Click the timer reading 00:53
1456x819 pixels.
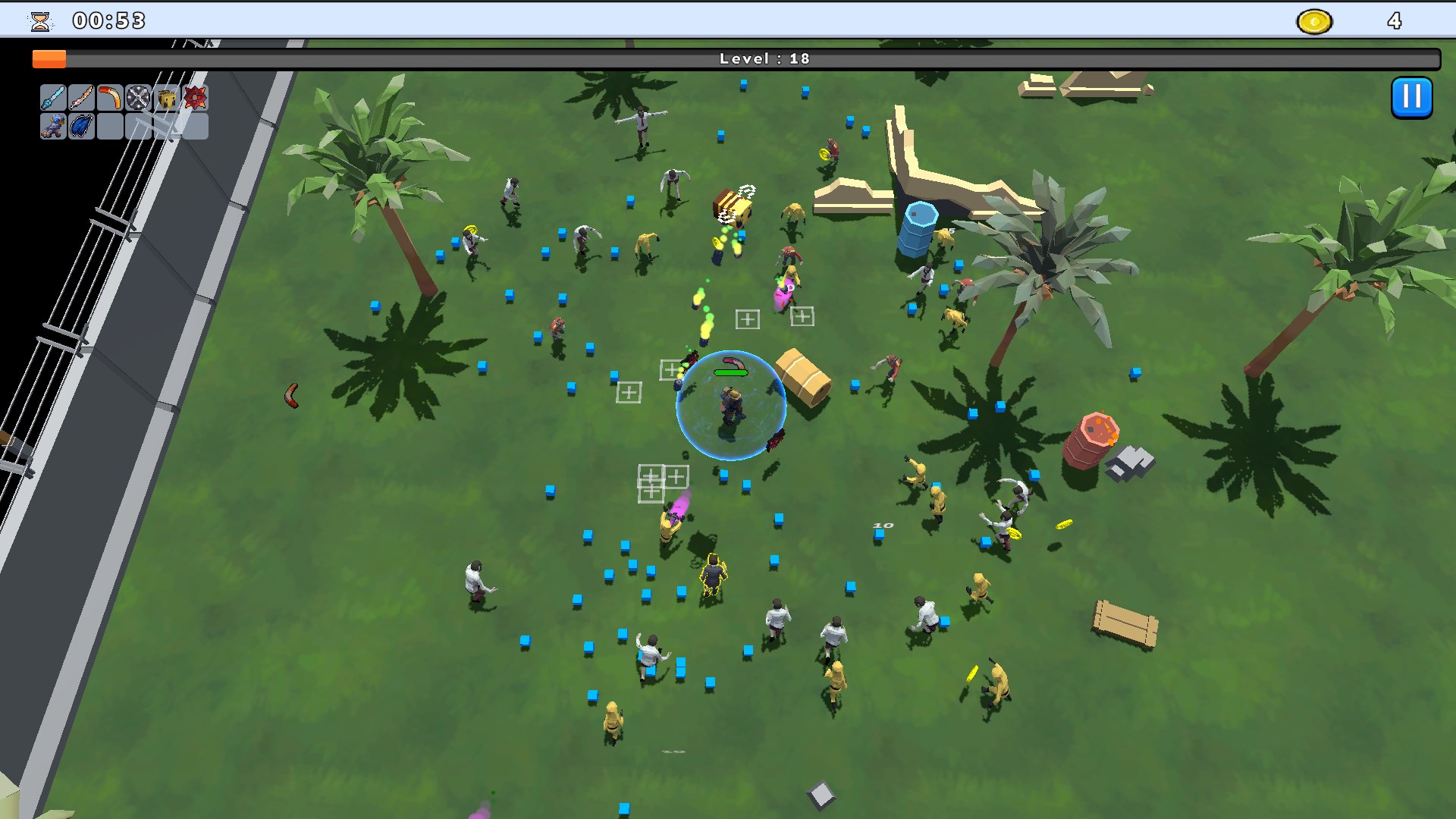pyautogui.click(x=108, y=20)
